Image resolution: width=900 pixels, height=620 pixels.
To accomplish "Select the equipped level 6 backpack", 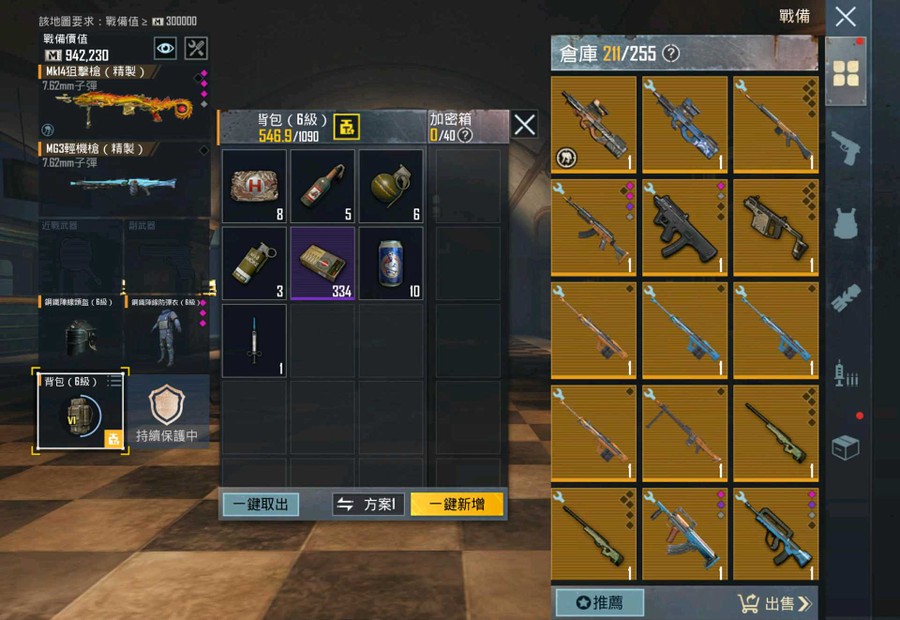I will [x=80, y=413].
